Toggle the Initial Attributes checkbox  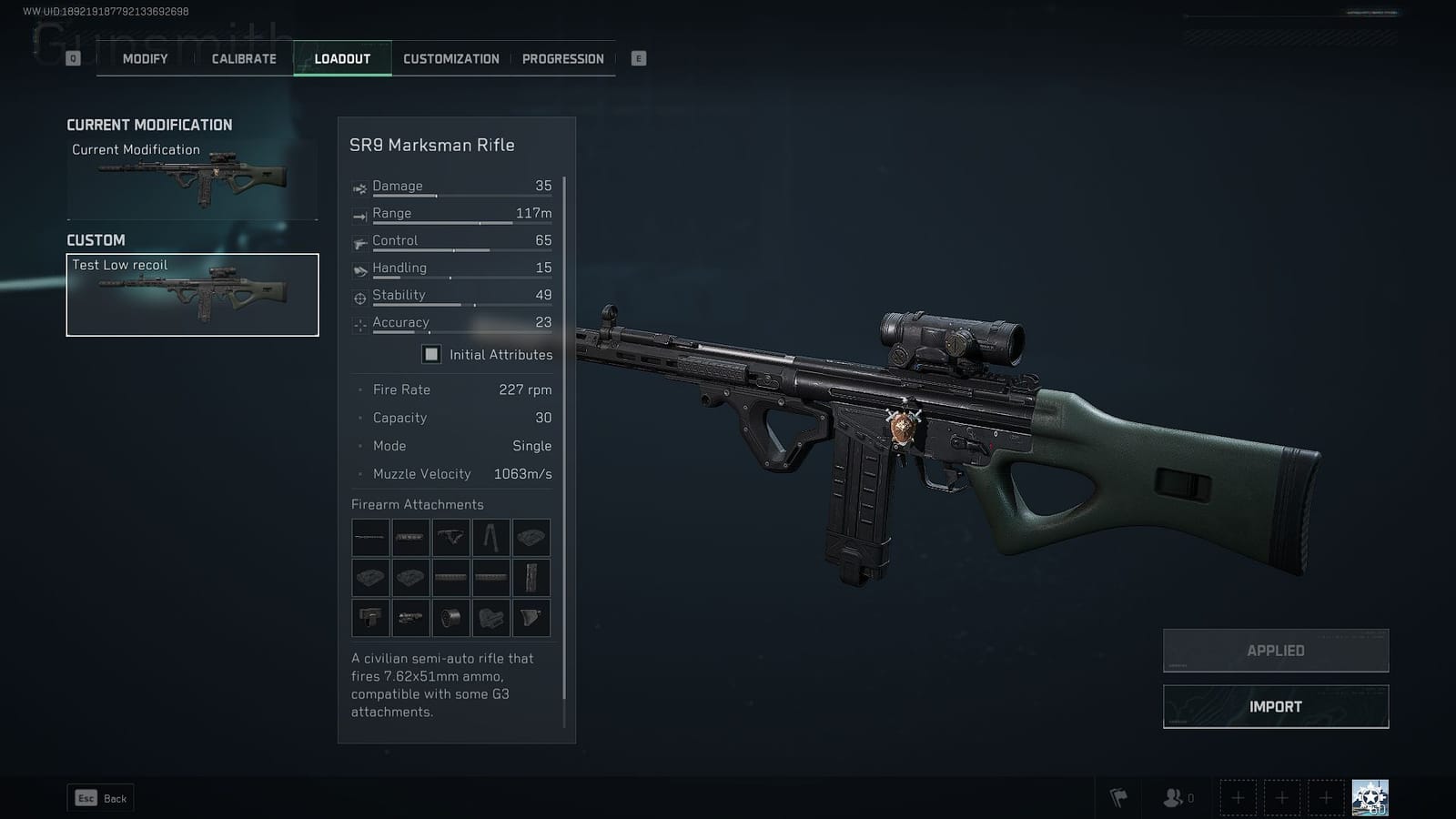pyautogui.click(x=430, y=354)
